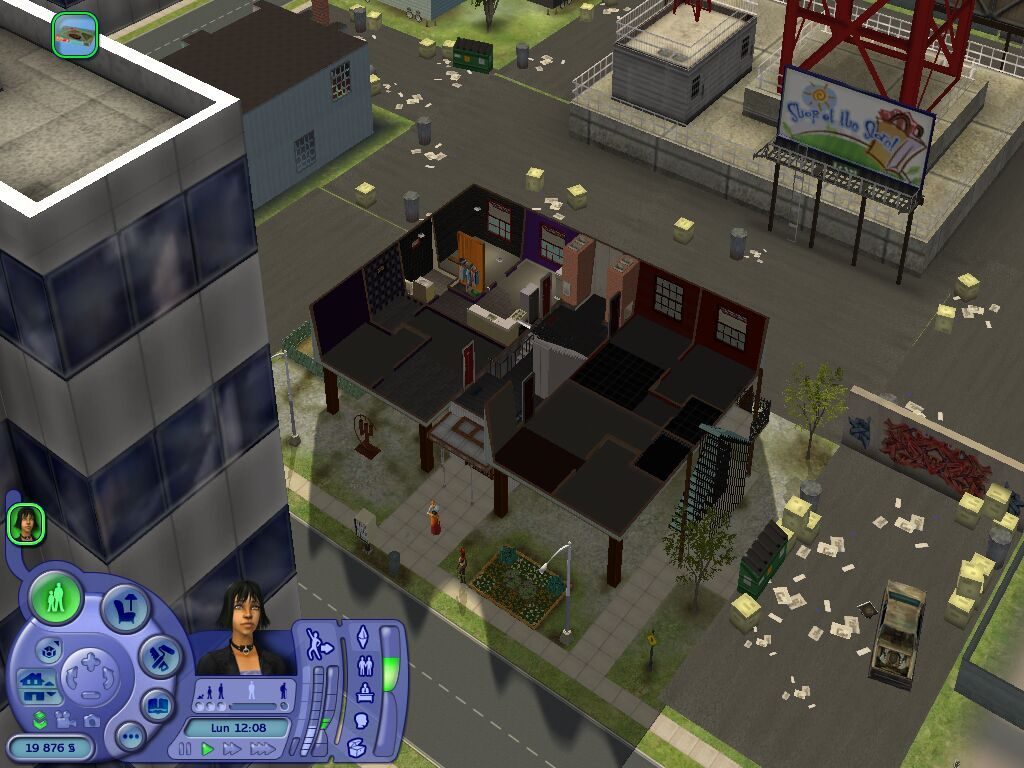
Task: Open the relationships panel
Action: (364, 665)
